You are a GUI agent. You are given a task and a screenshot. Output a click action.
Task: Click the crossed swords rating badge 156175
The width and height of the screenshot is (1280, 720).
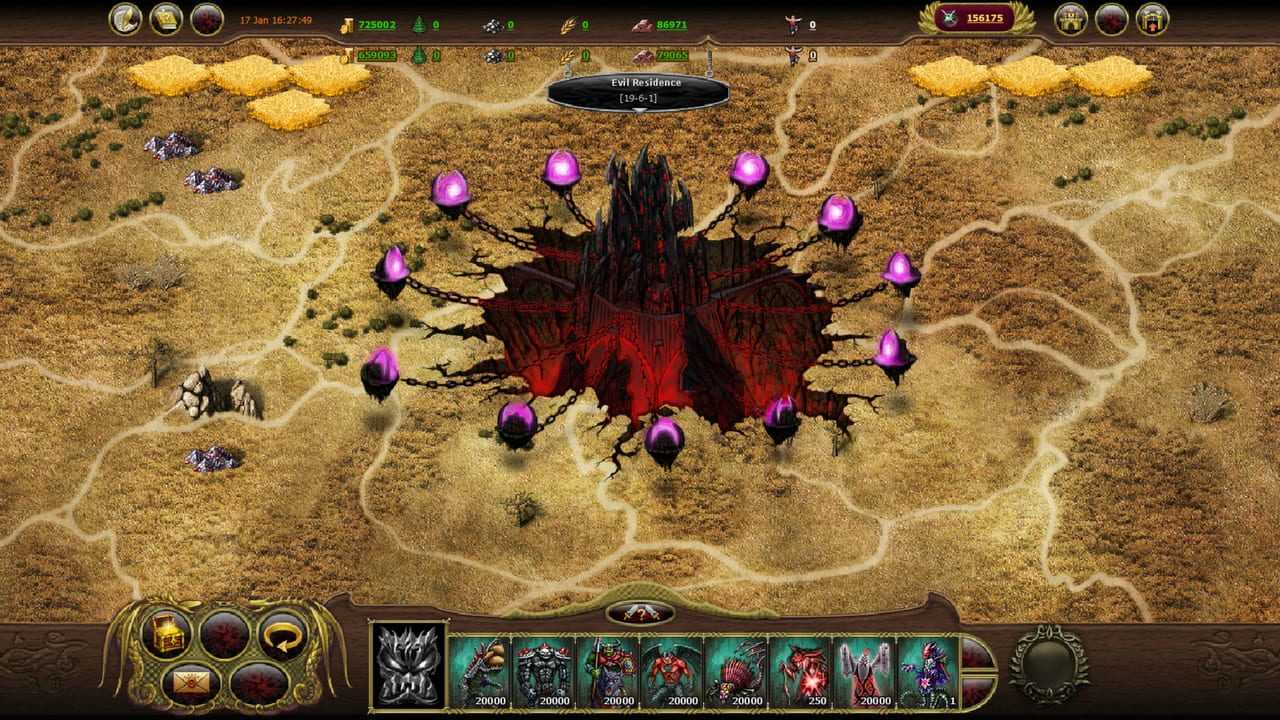(x=980, y=18)
